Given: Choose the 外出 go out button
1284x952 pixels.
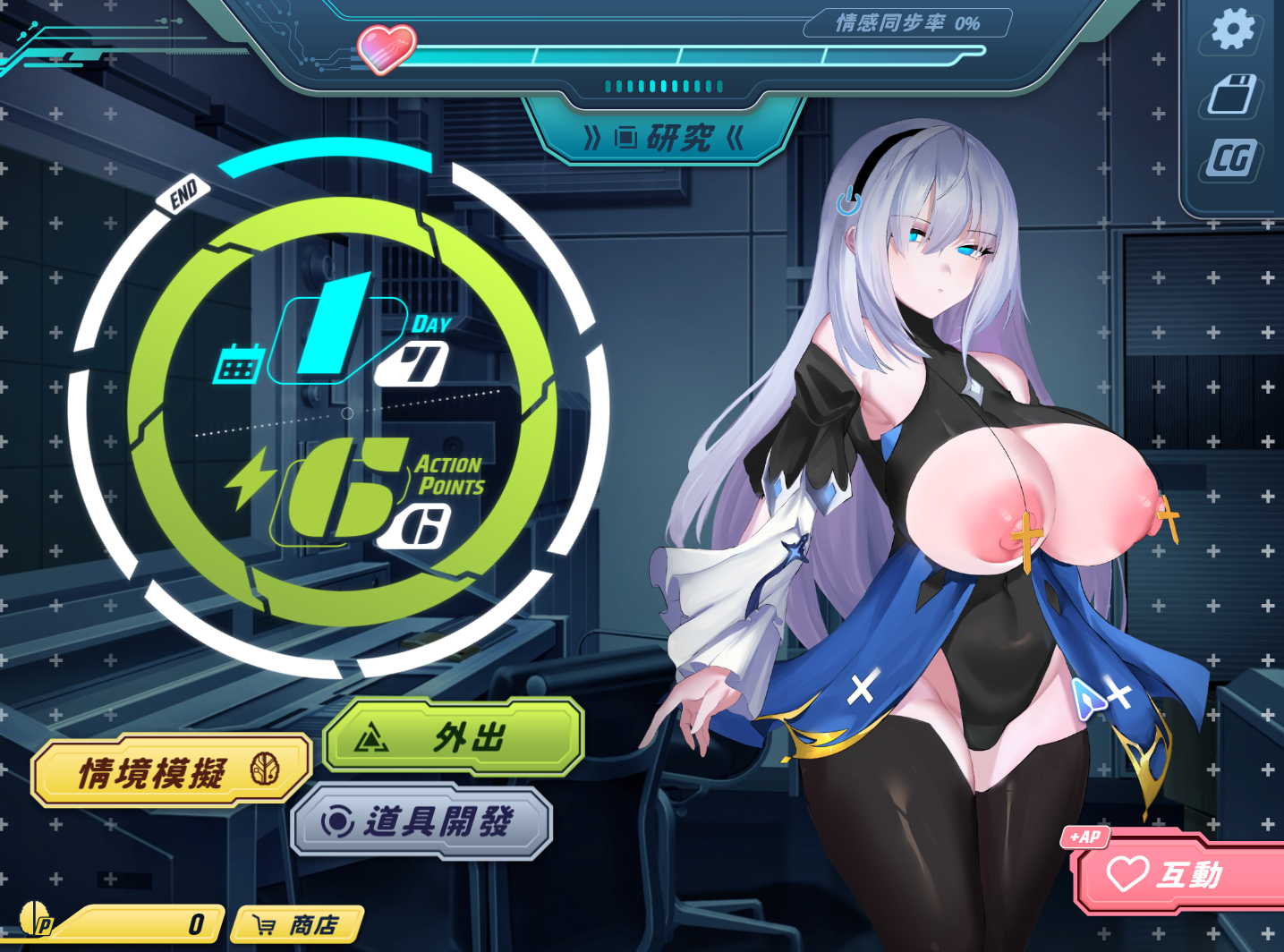Looking at the screenshot, I should [x=454, y=737].
